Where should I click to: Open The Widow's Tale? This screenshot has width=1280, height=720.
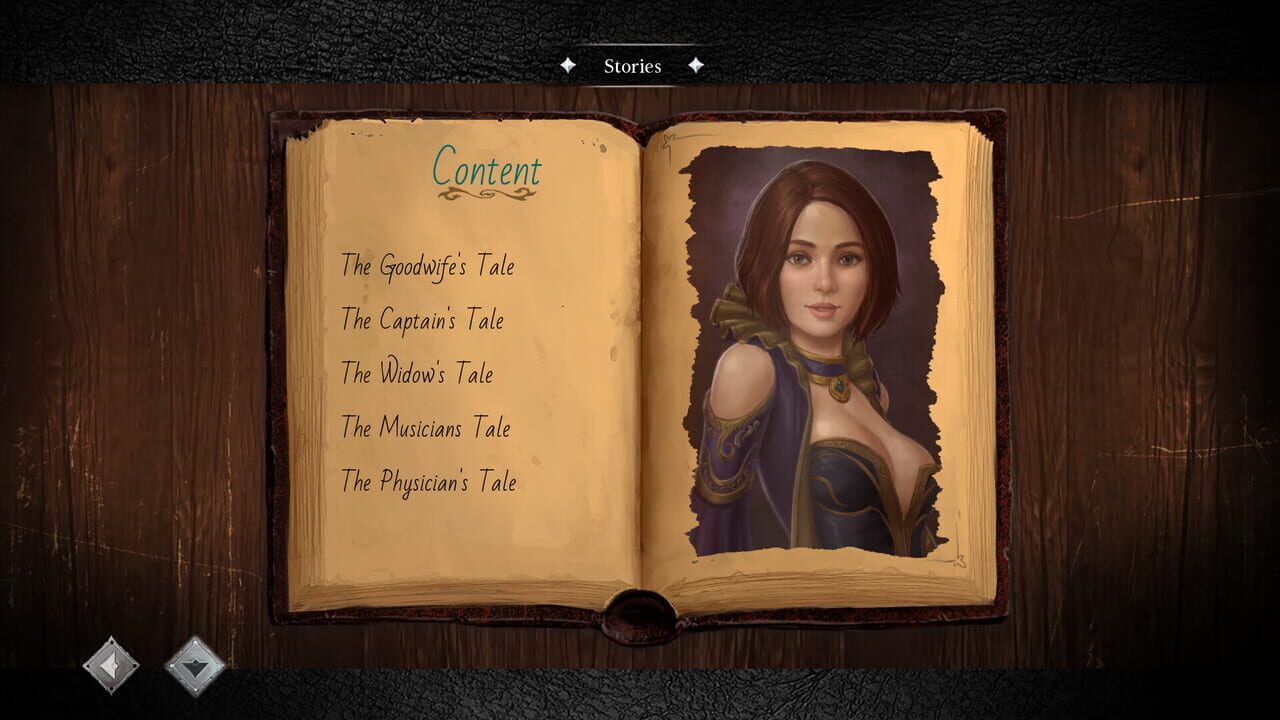coord(416,374)
